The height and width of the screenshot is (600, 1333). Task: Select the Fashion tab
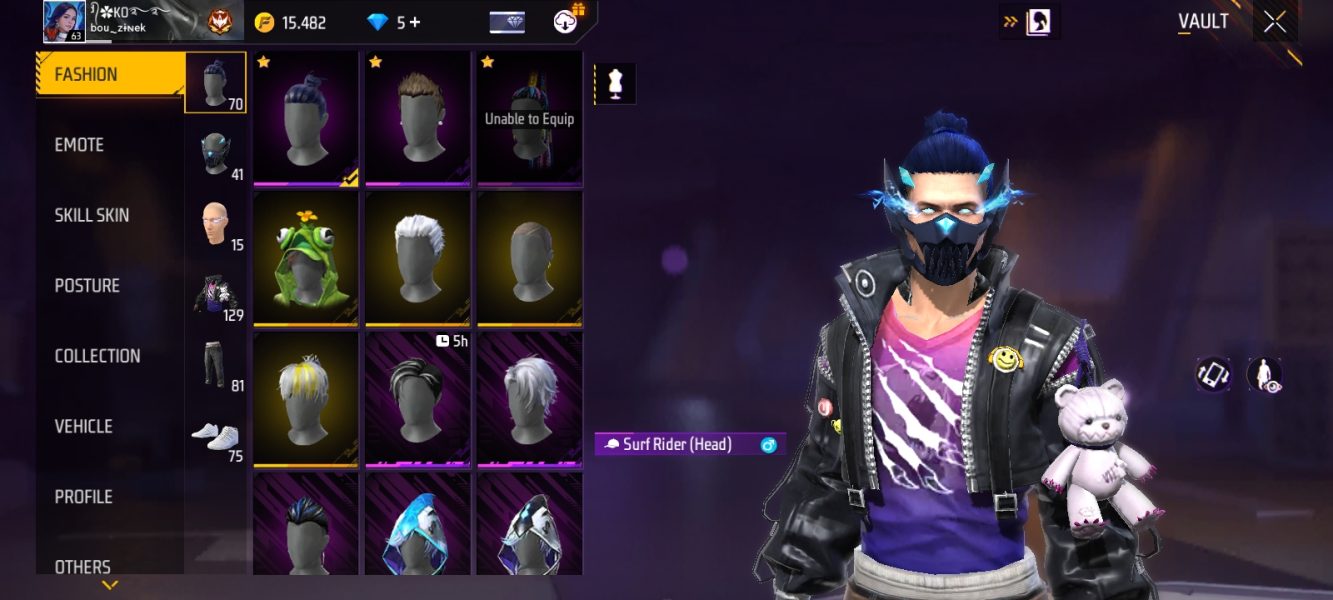click(86, 75)
